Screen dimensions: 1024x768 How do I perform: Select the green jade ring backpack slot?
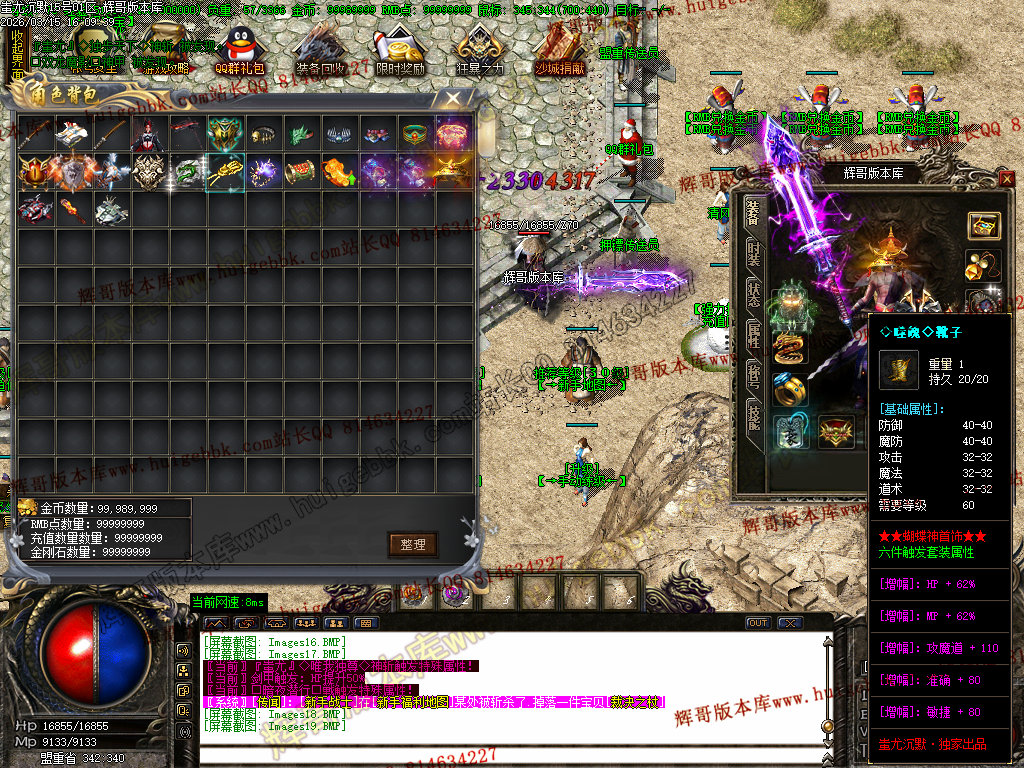point(415,134)
